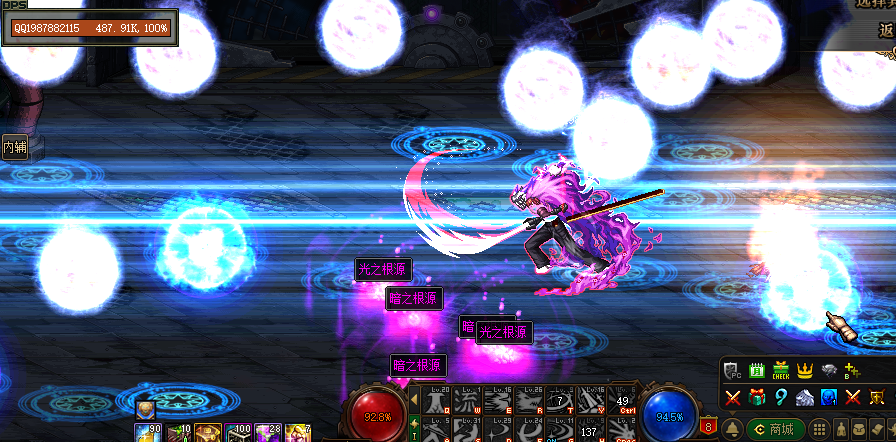896x442 pixels.
Task: Click the skill bar left arrow
Action: [415, 401]
